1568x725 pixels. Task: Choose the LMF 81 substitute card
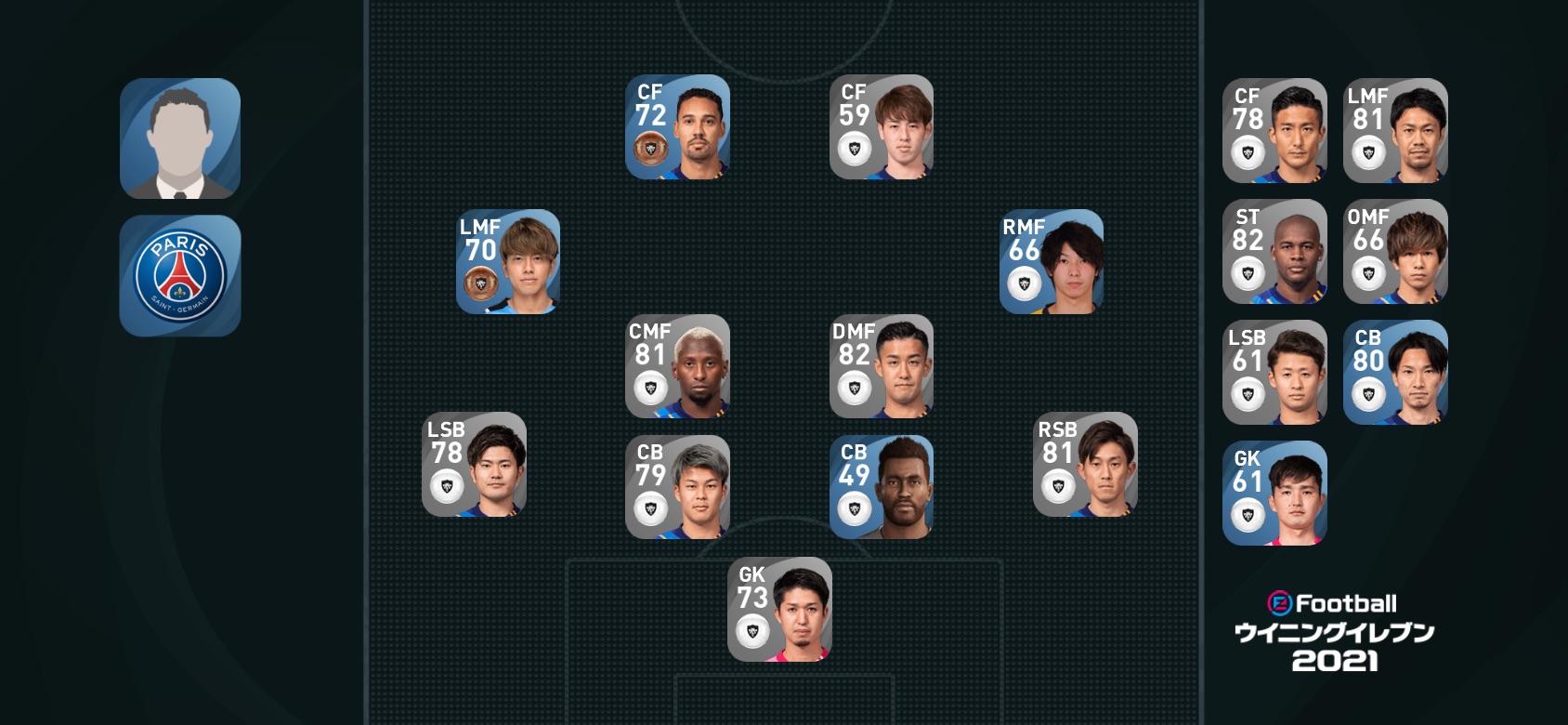(1395, 130)
